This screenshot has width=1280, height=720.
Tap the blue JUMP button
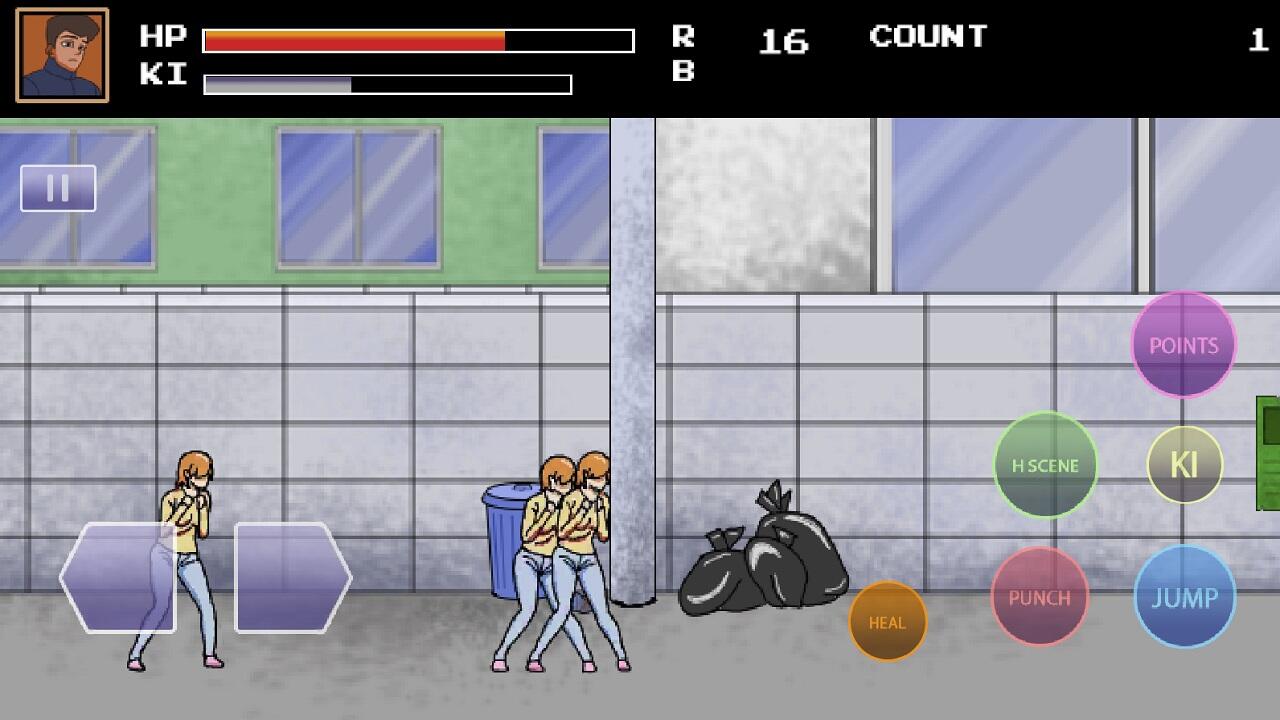pos(1184,597)
